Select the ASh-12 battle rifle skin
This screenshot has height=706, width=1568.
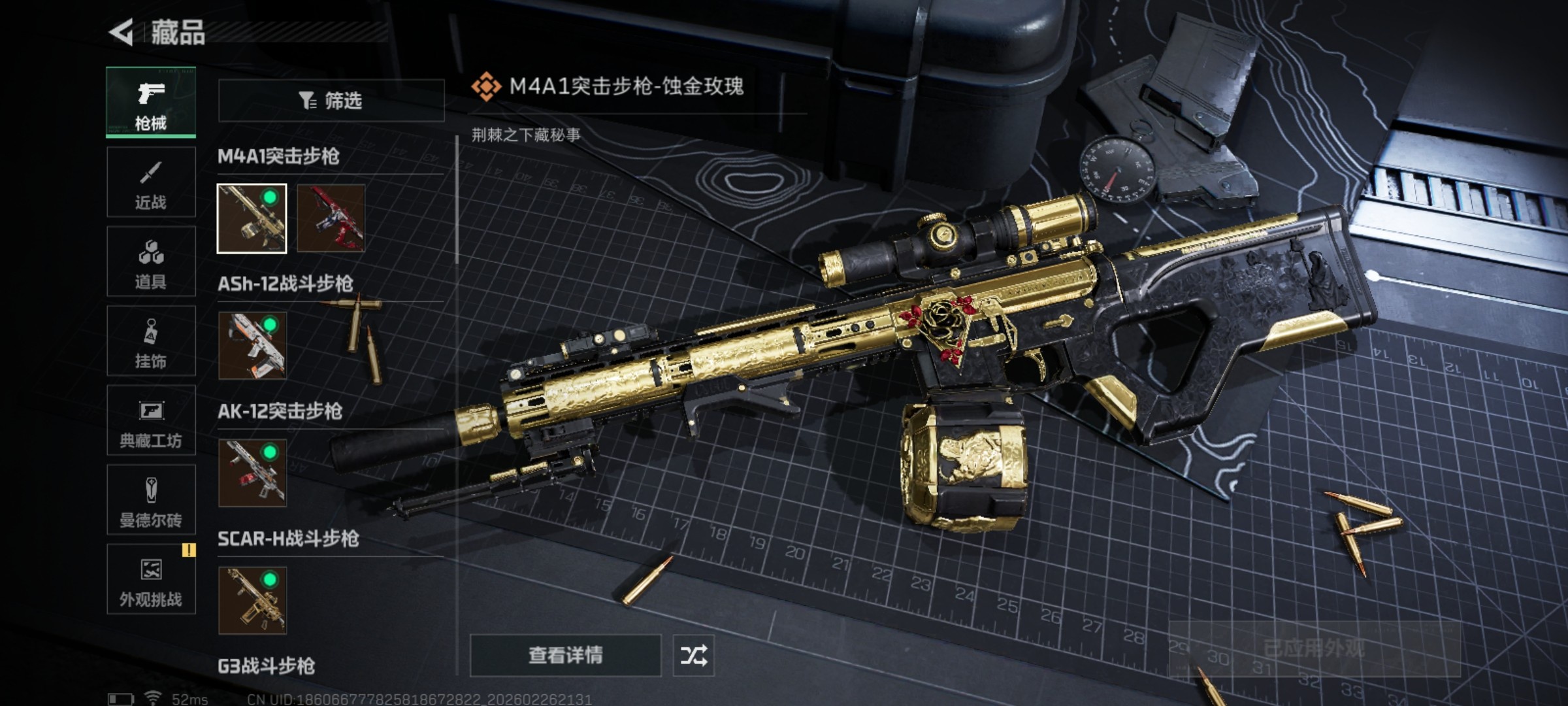(252, 345)
